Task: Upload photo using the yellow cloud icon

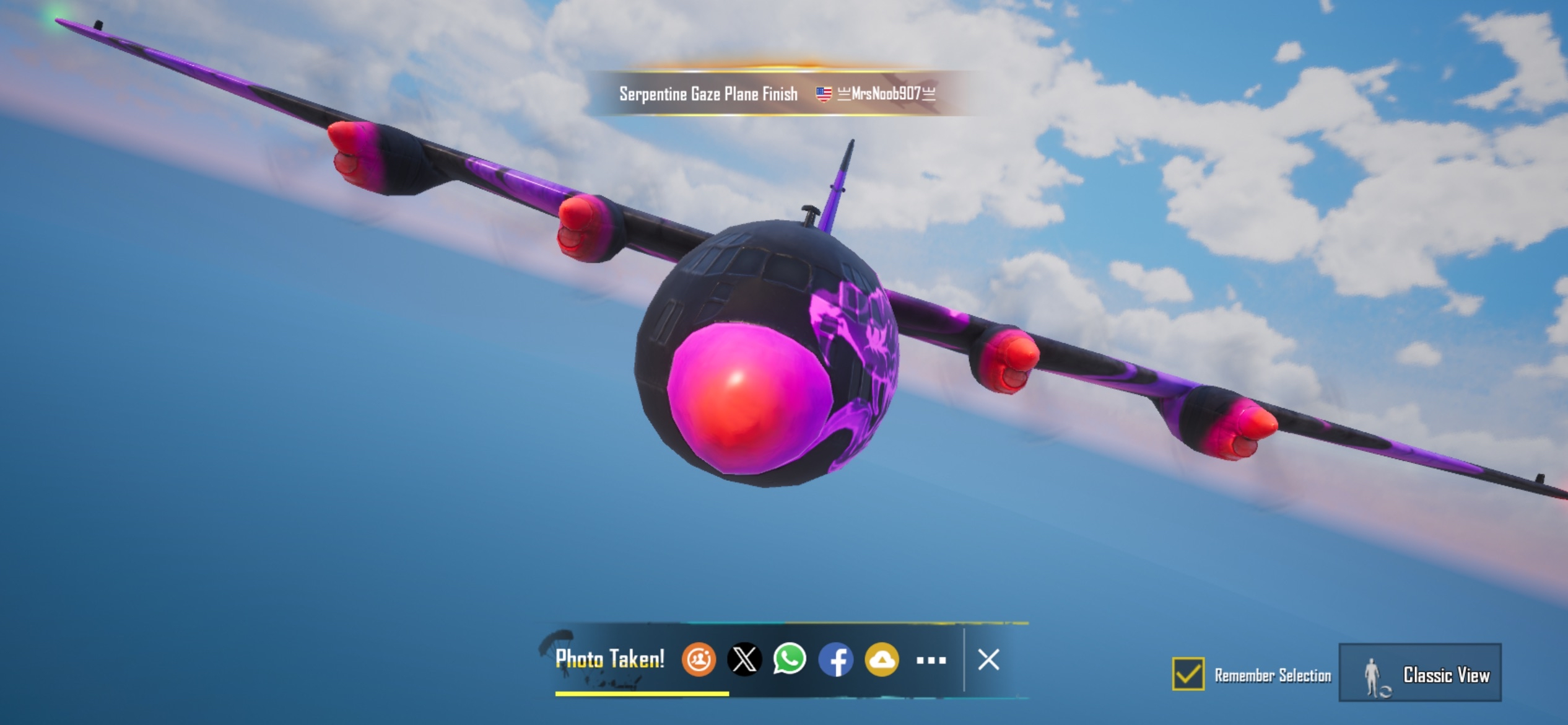Action: tap(881, 659)
